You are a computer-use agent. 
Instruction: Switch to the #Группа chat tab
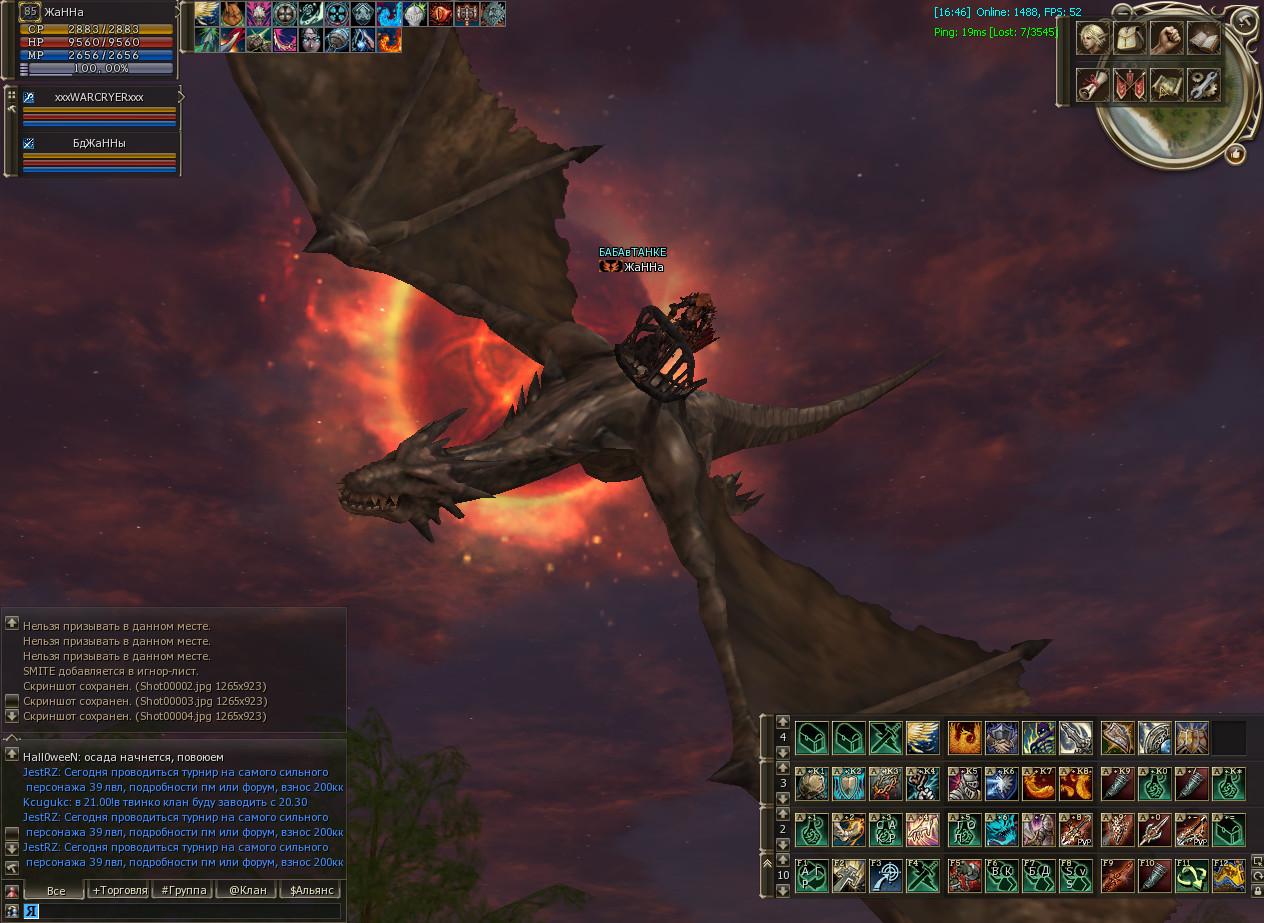click(x=183, y=890)
